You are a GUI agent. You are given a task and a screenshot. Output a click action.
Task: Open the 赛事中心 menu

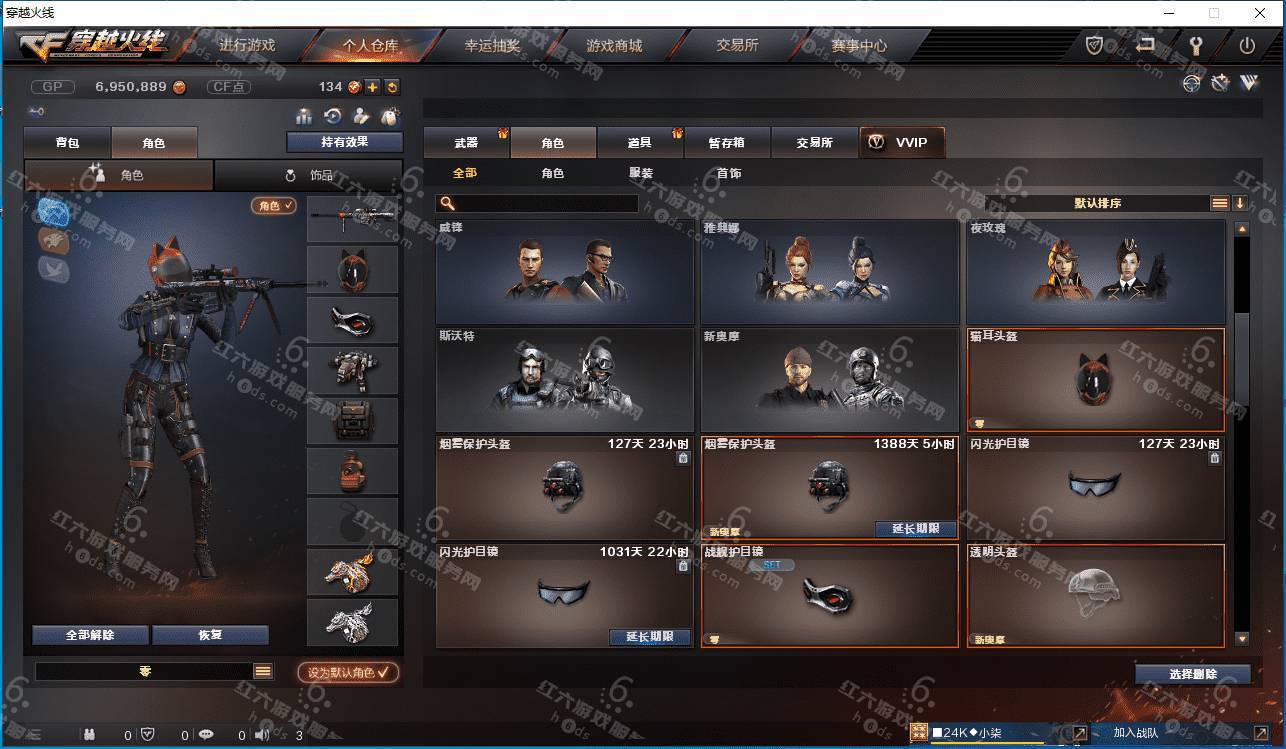pos(859,46)
